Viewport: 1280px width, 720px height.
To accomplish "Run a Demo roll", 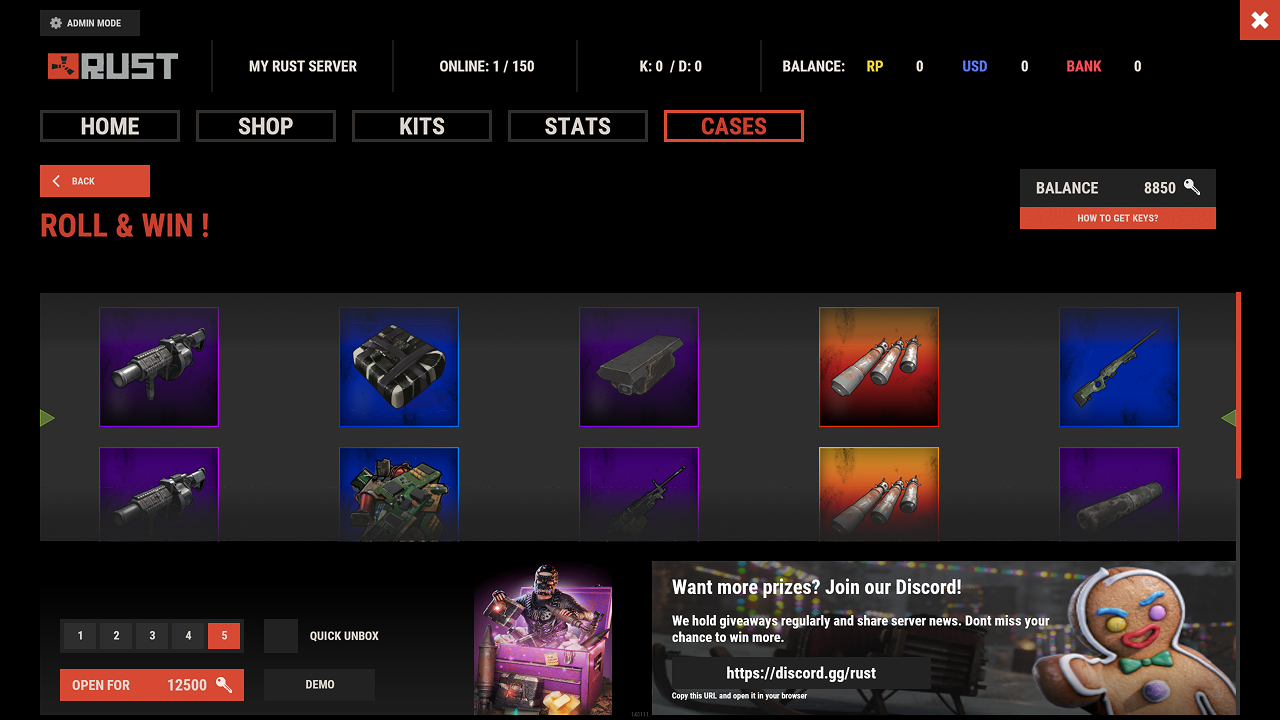I will click(x=319, y=685).
